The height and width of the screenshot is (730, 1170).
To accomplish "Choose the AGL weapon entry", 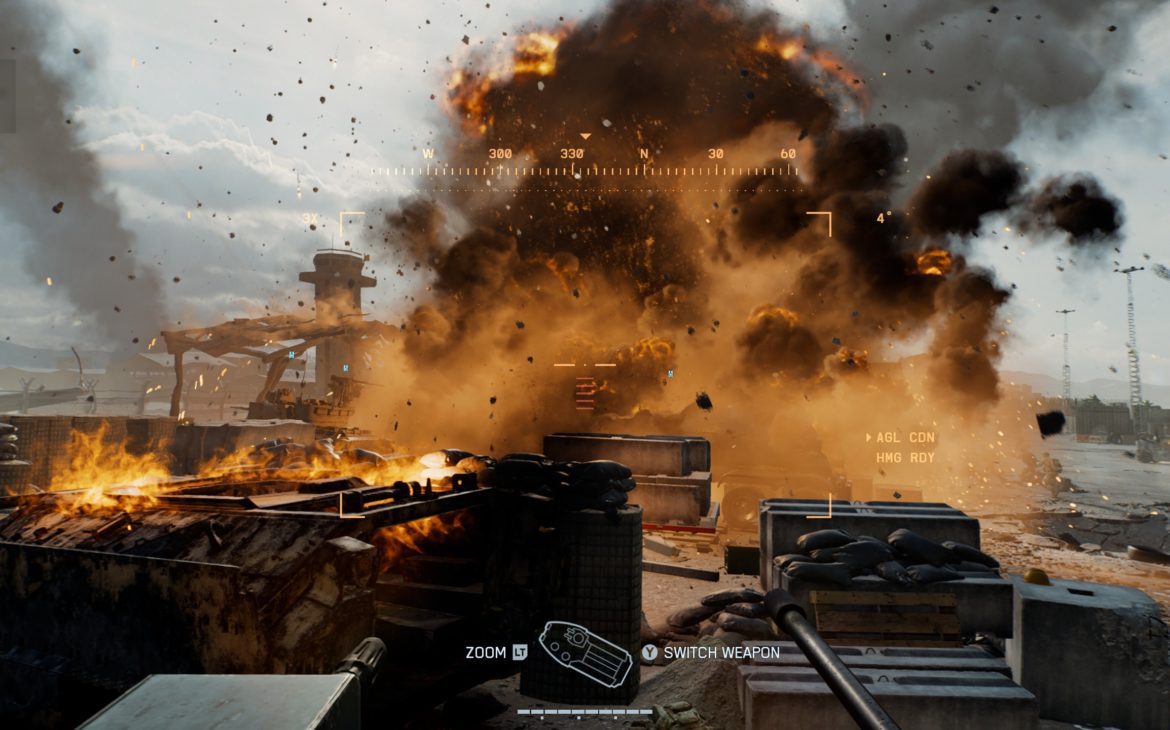I will tap(905, 438).
